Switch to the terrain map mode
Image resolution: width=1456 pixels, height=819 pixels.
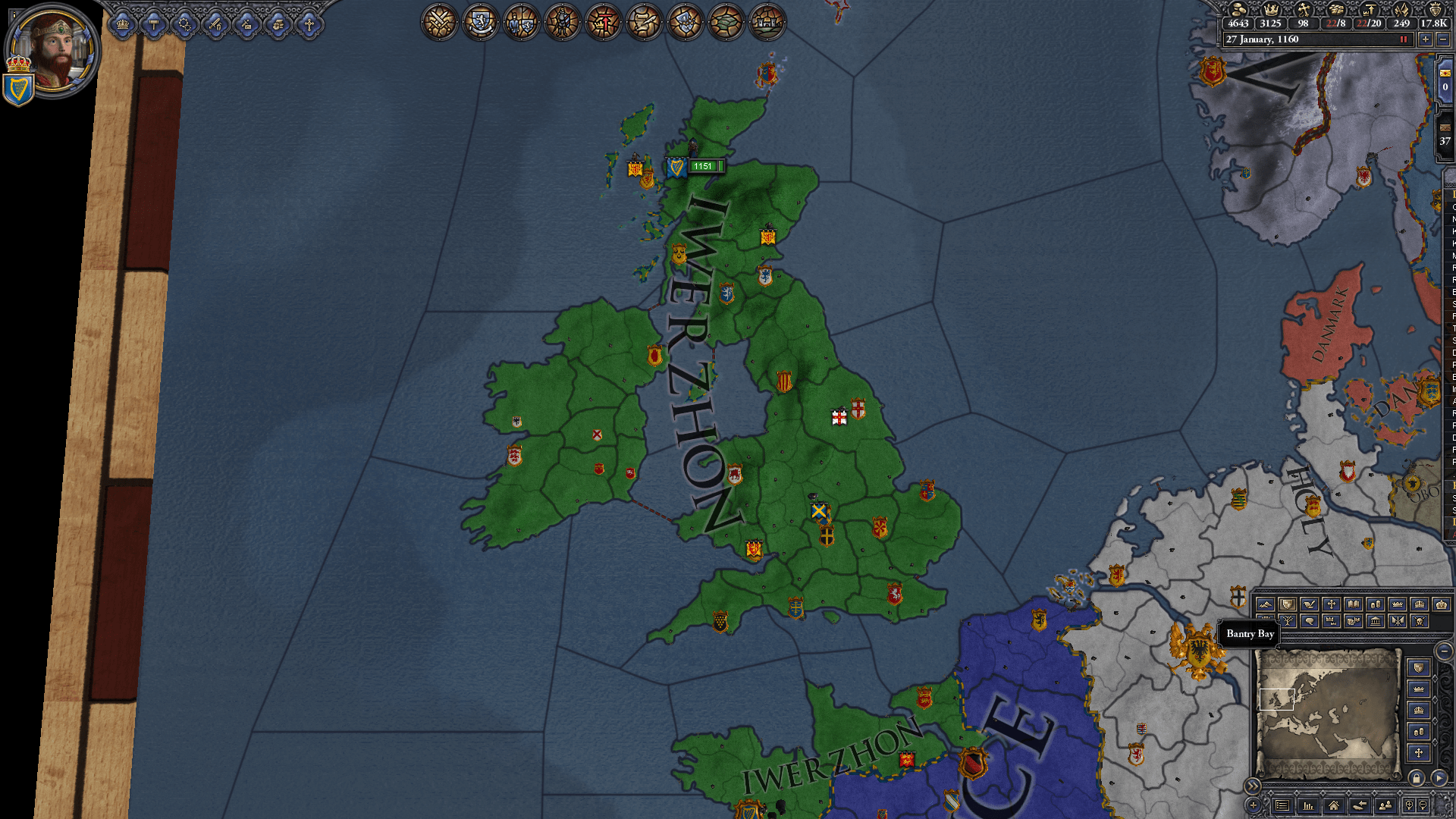click(1266, 604)
